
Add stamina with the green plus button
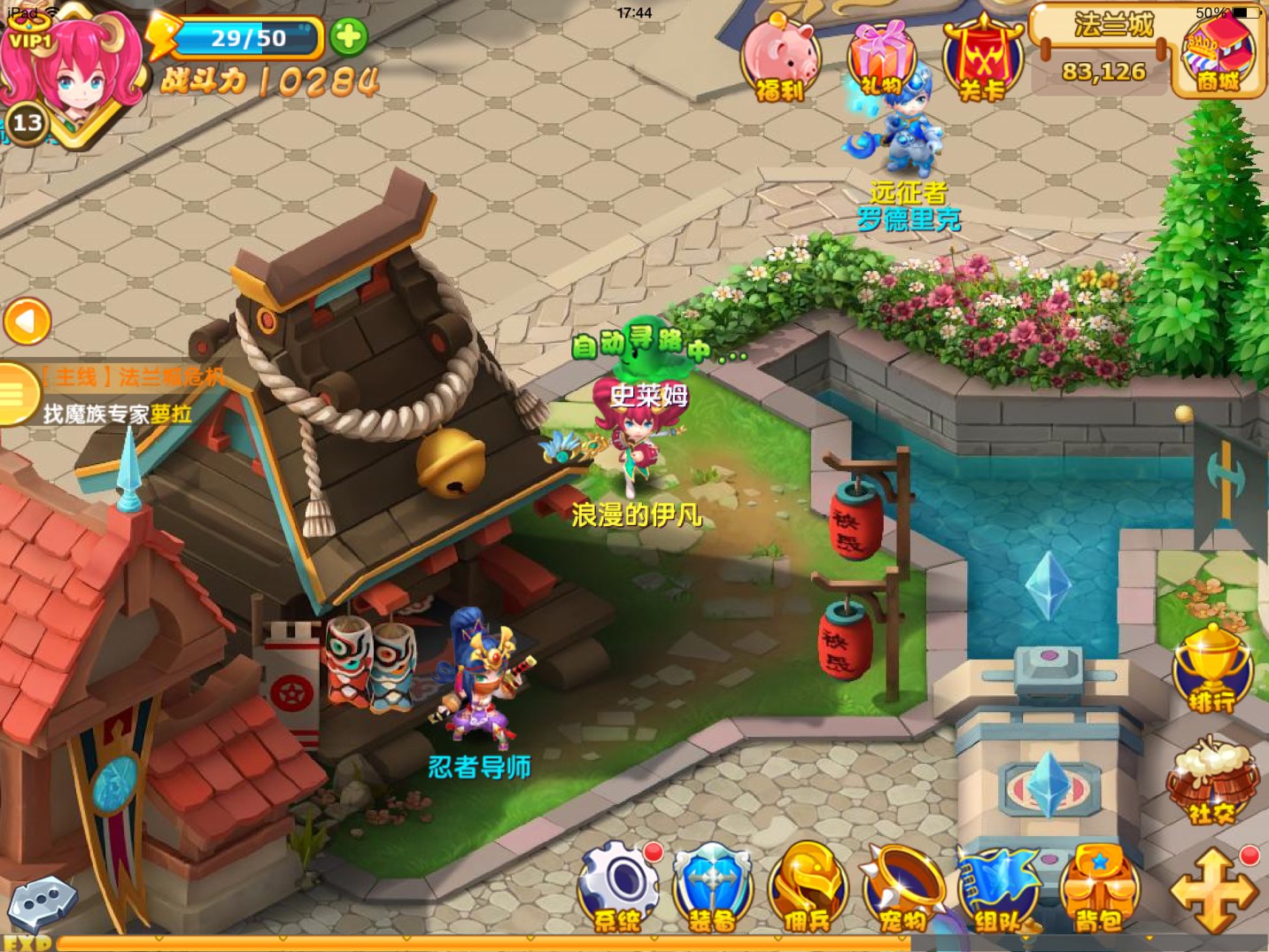tap(348, 37)
